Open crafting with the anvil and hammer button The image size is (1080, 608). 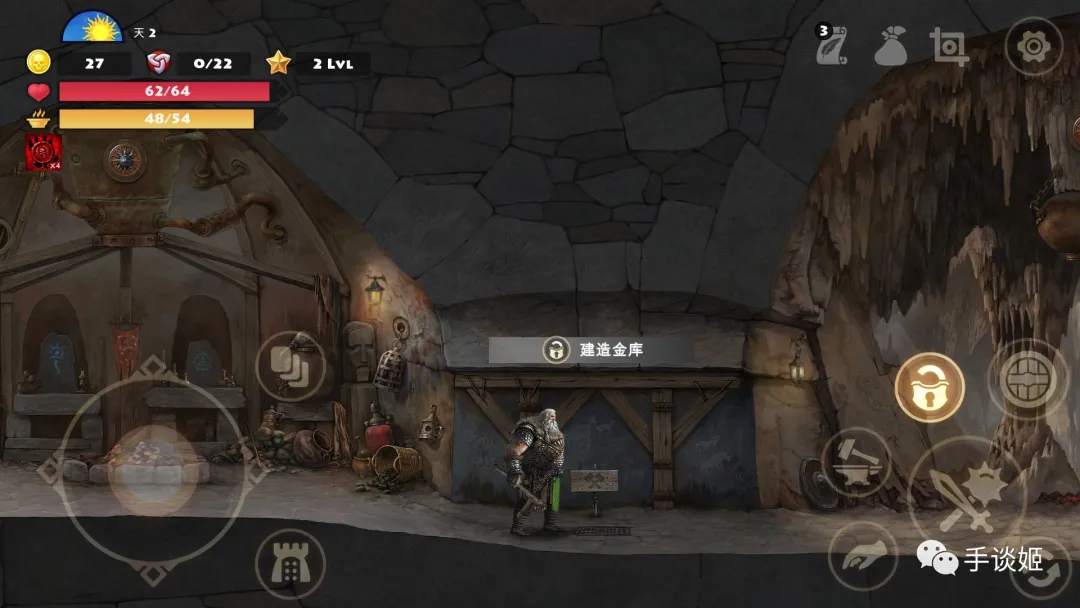tap(856, 462)
